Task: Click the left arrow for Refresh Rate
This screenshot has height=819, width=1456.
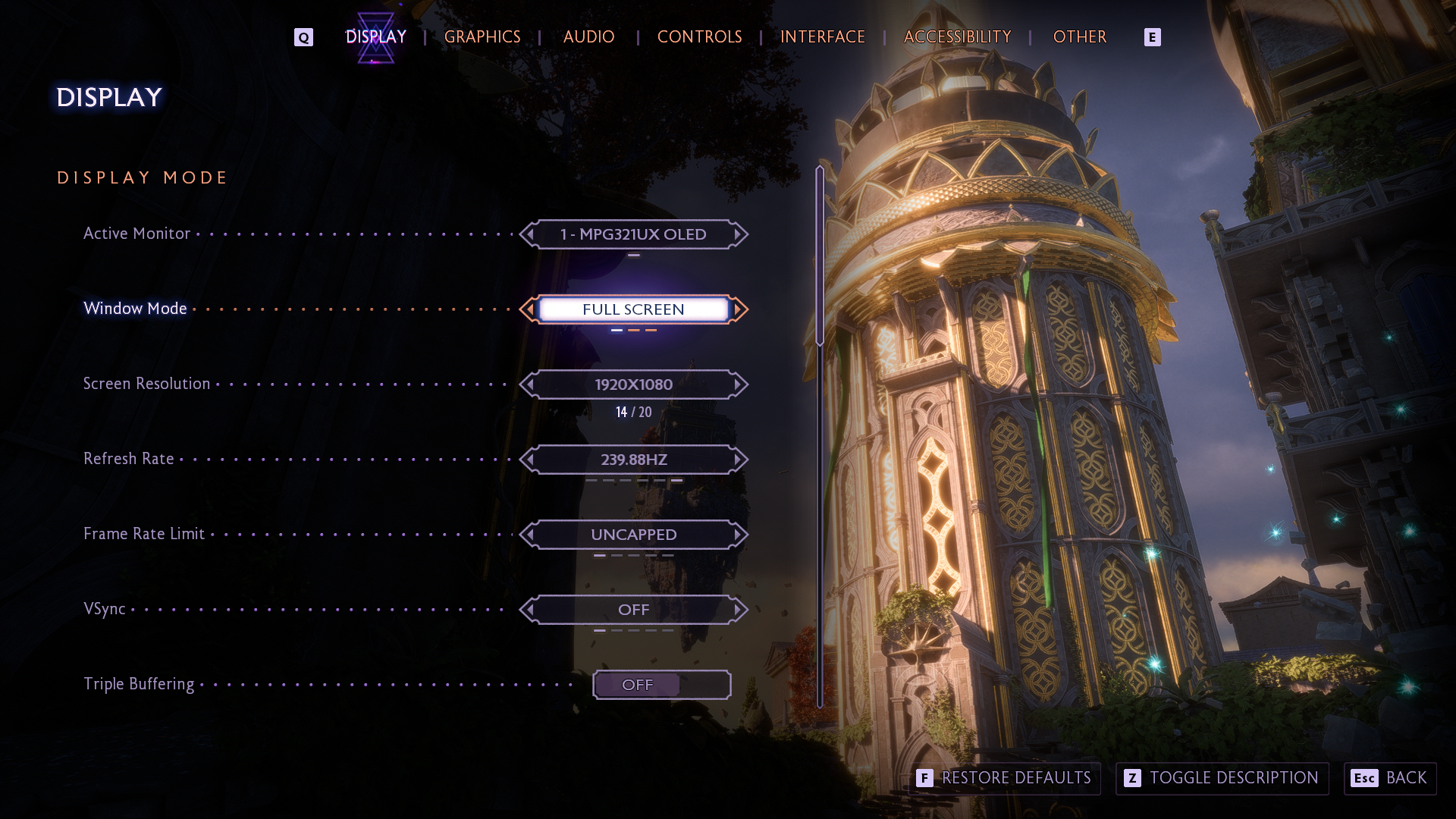Action: (529, 460)
